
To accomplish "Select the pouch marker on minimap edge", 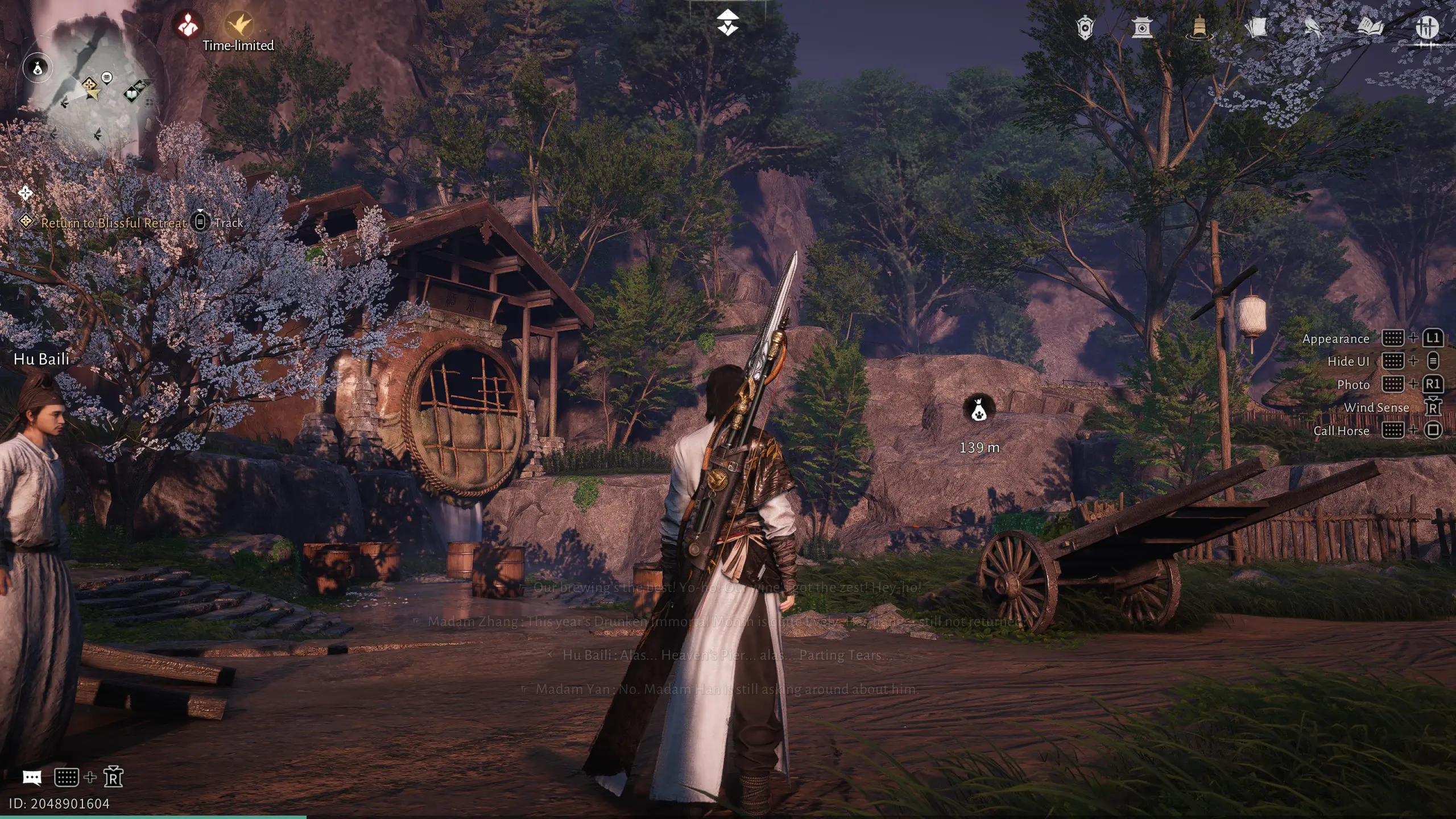I will click(37, 68).
